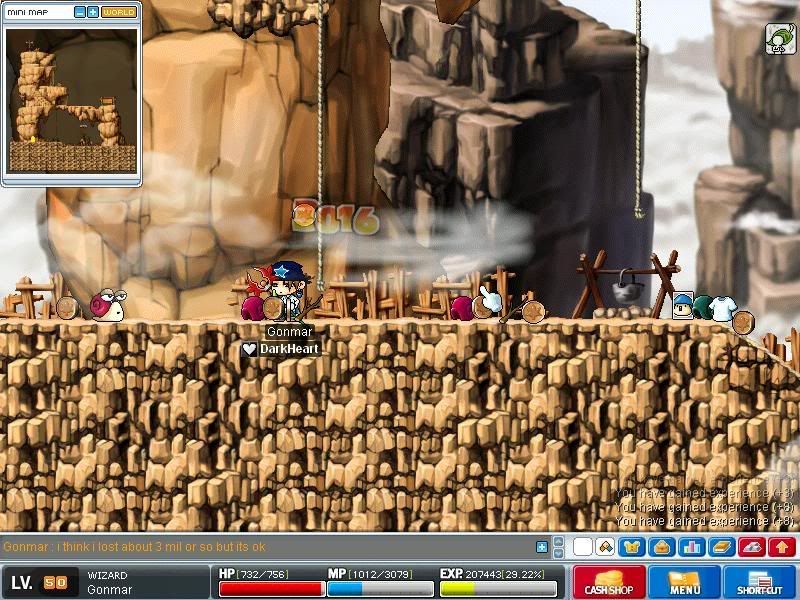Open the inventory with the bag icon

click(661, 547)
